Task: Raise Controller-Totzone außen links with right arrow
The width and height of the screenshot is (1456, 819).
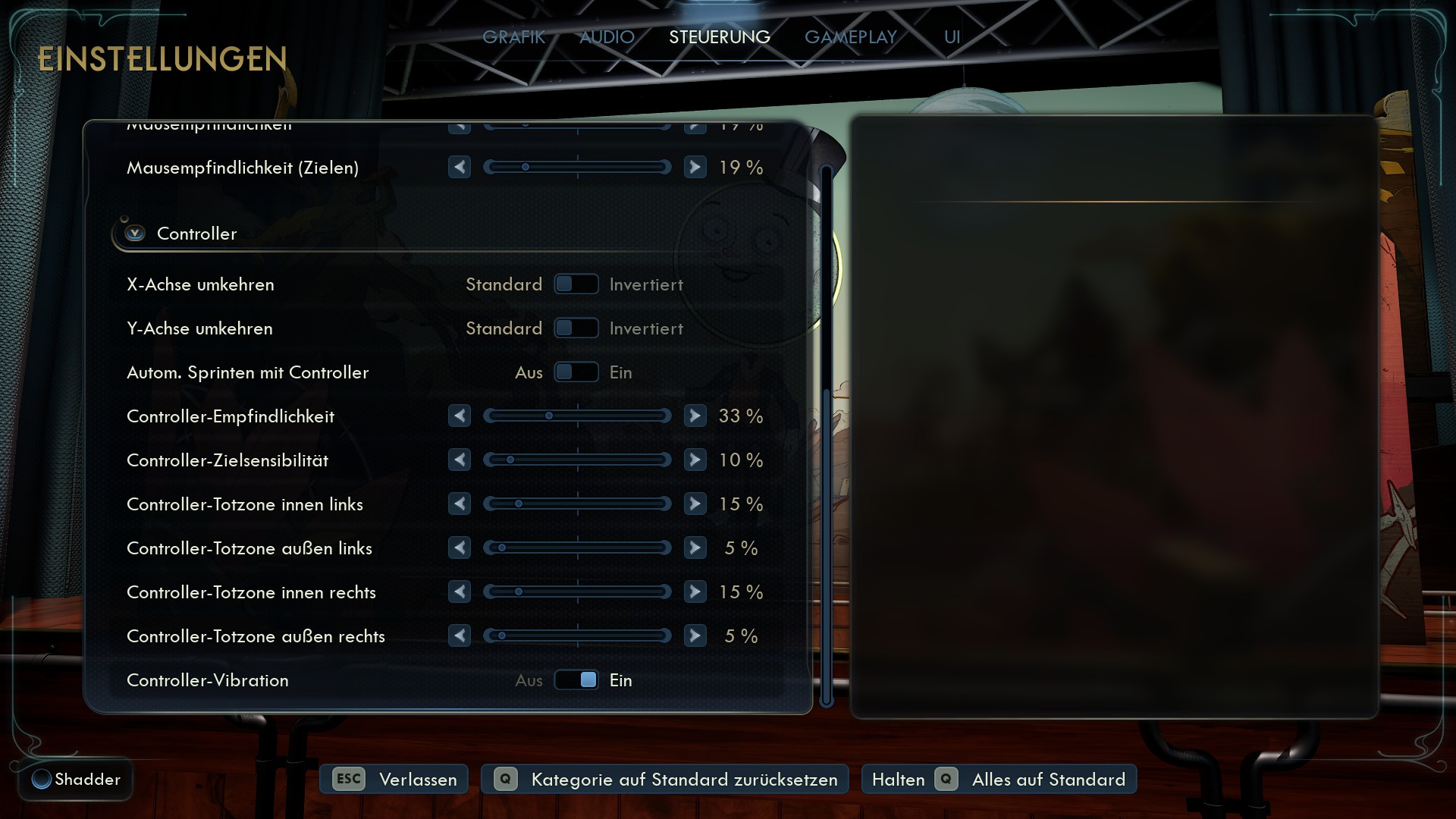Action: (x=695, y=548)
